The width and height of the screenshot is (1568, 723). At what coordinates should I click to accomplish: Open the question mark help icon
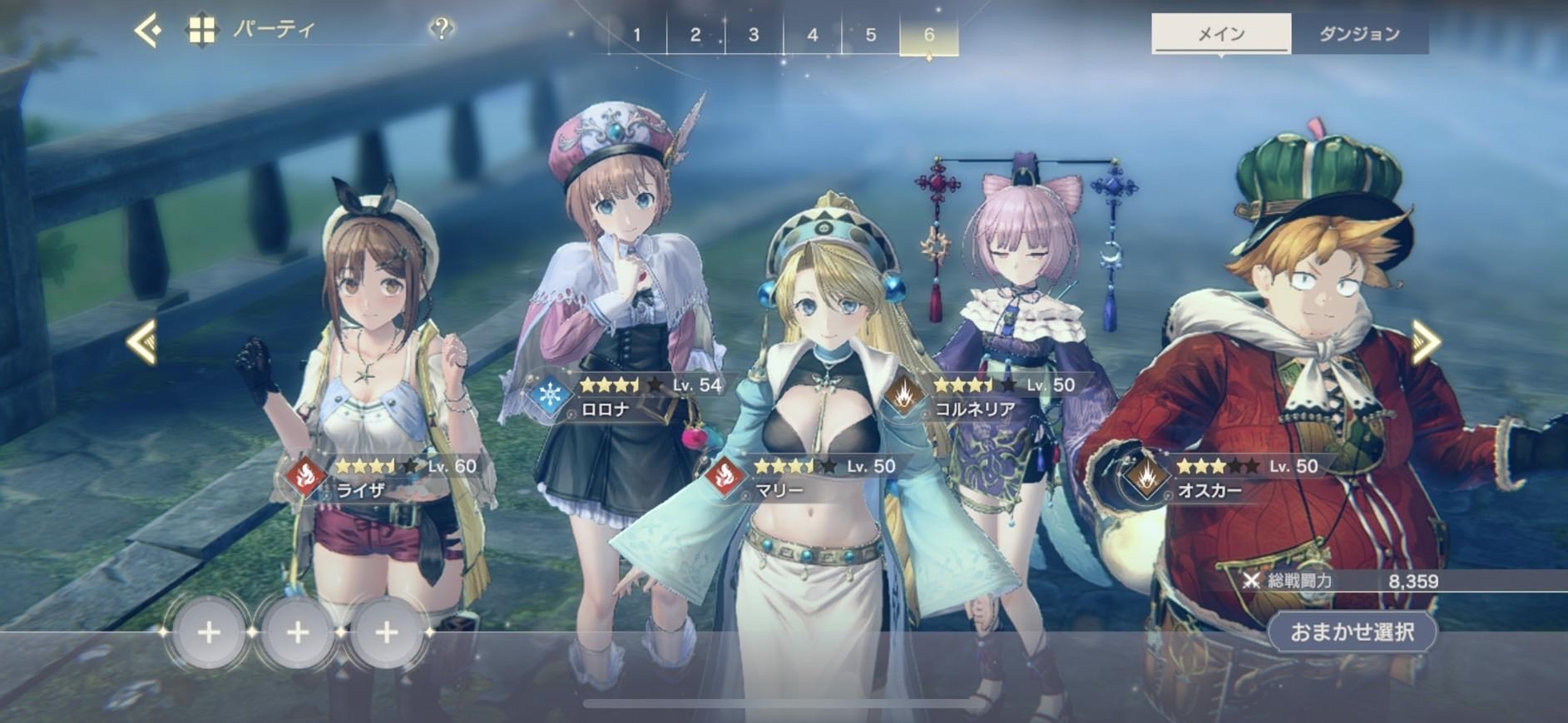click(442, 30)
